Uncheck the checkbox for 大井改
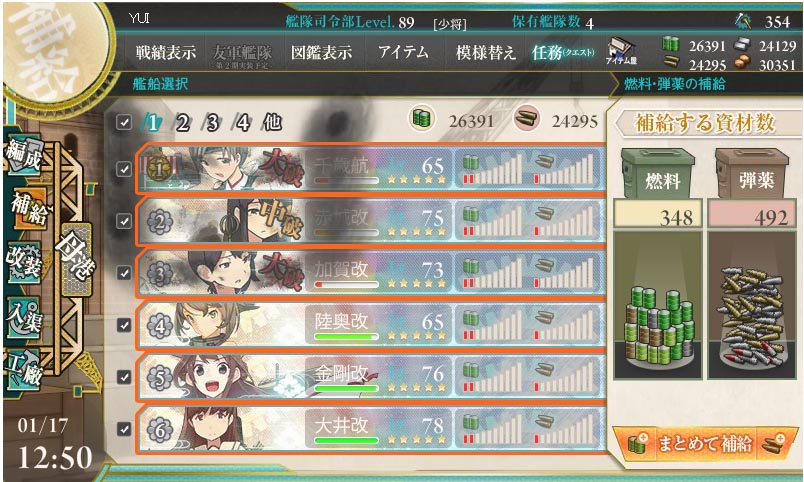Image resolution: width=804 pixels, height=482 pixels. [x=123, y=429]
